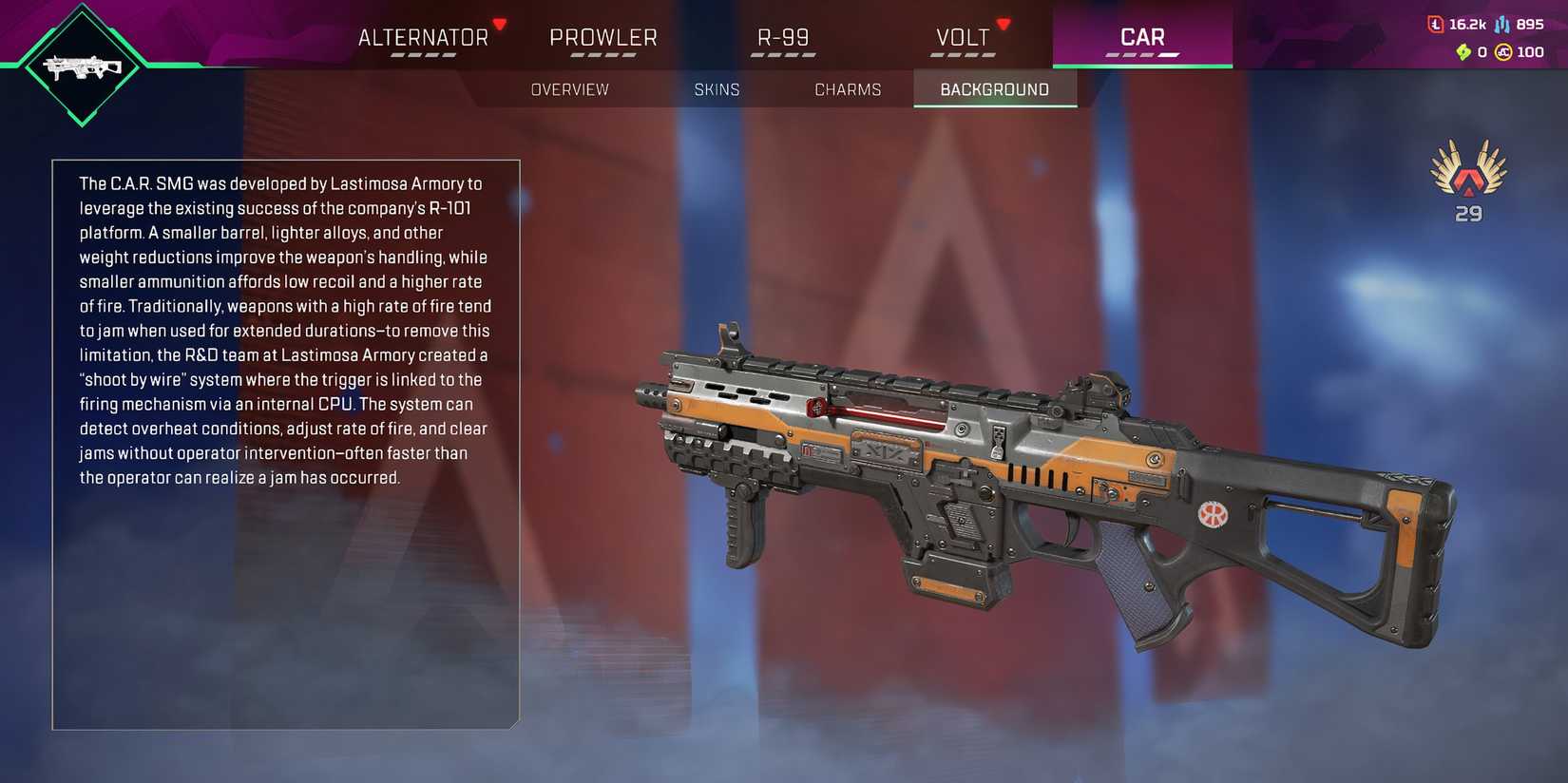
Task: Expand the Prowler weapon category
Action: [604, 37]
